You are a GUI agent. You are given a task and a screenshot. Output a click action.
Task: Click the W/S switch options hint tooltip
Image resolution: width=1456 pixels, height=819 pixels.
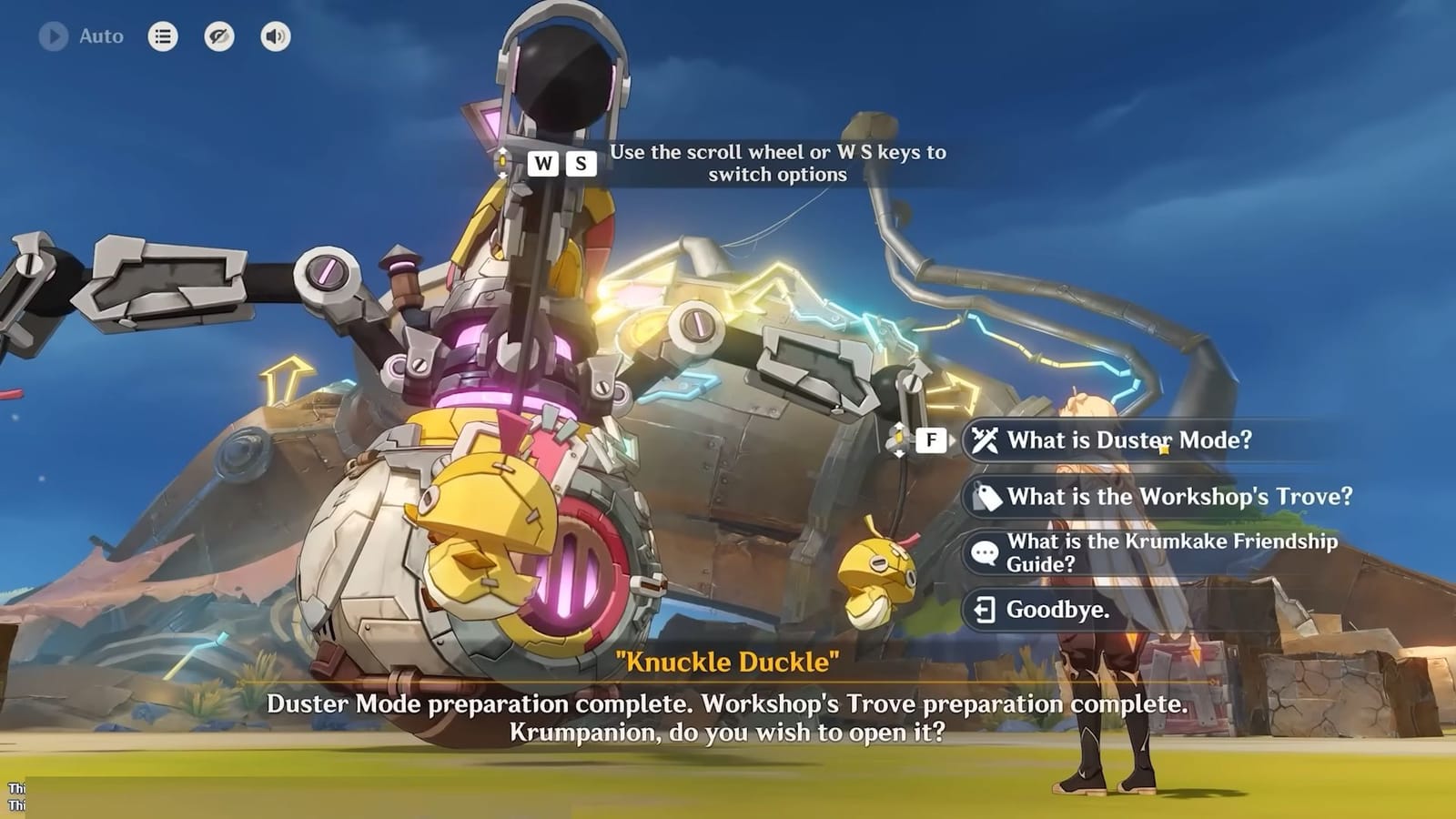pos(778,164)
